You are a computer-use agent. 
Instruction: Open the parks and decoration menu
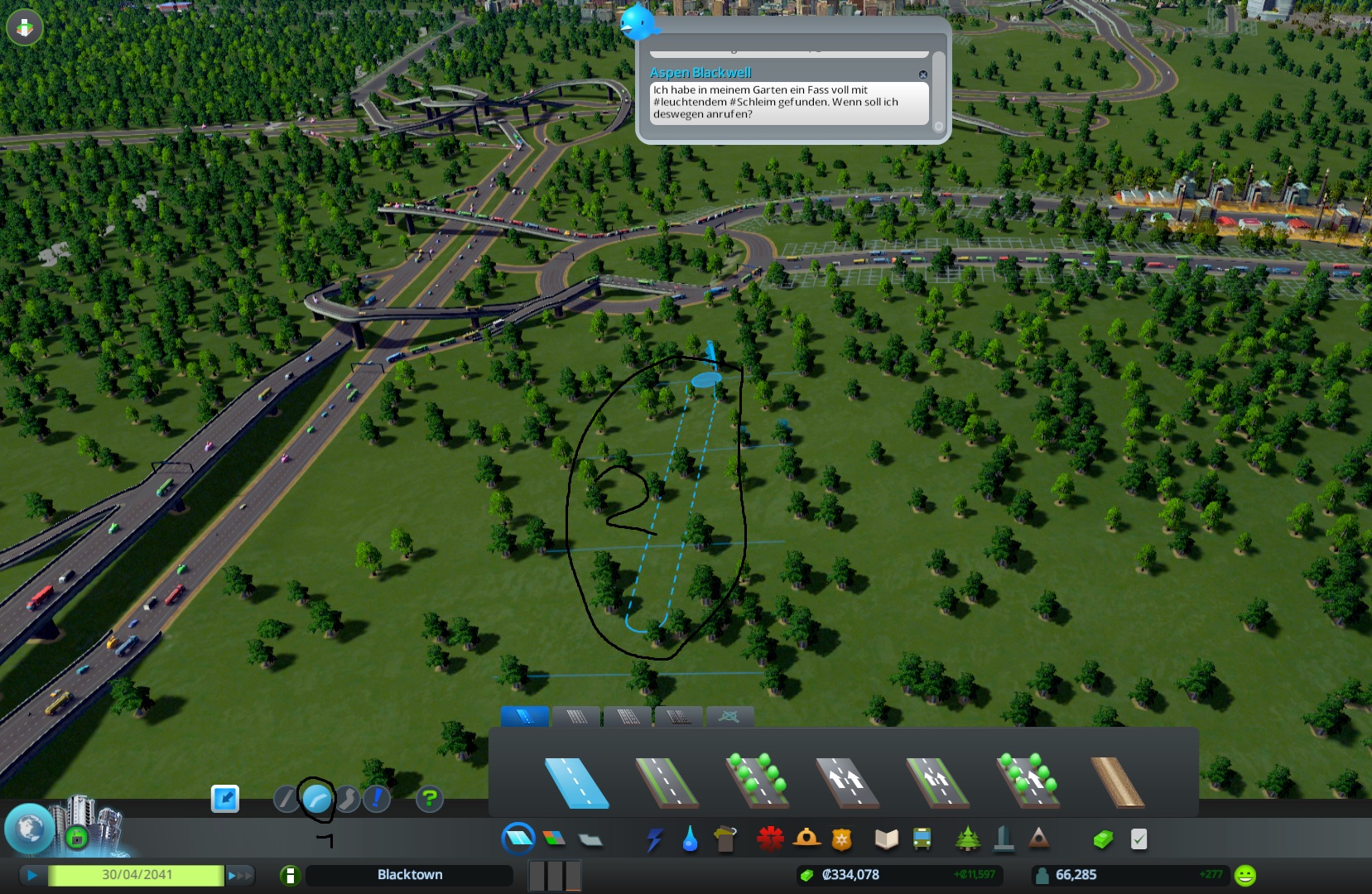click(967, 839)
